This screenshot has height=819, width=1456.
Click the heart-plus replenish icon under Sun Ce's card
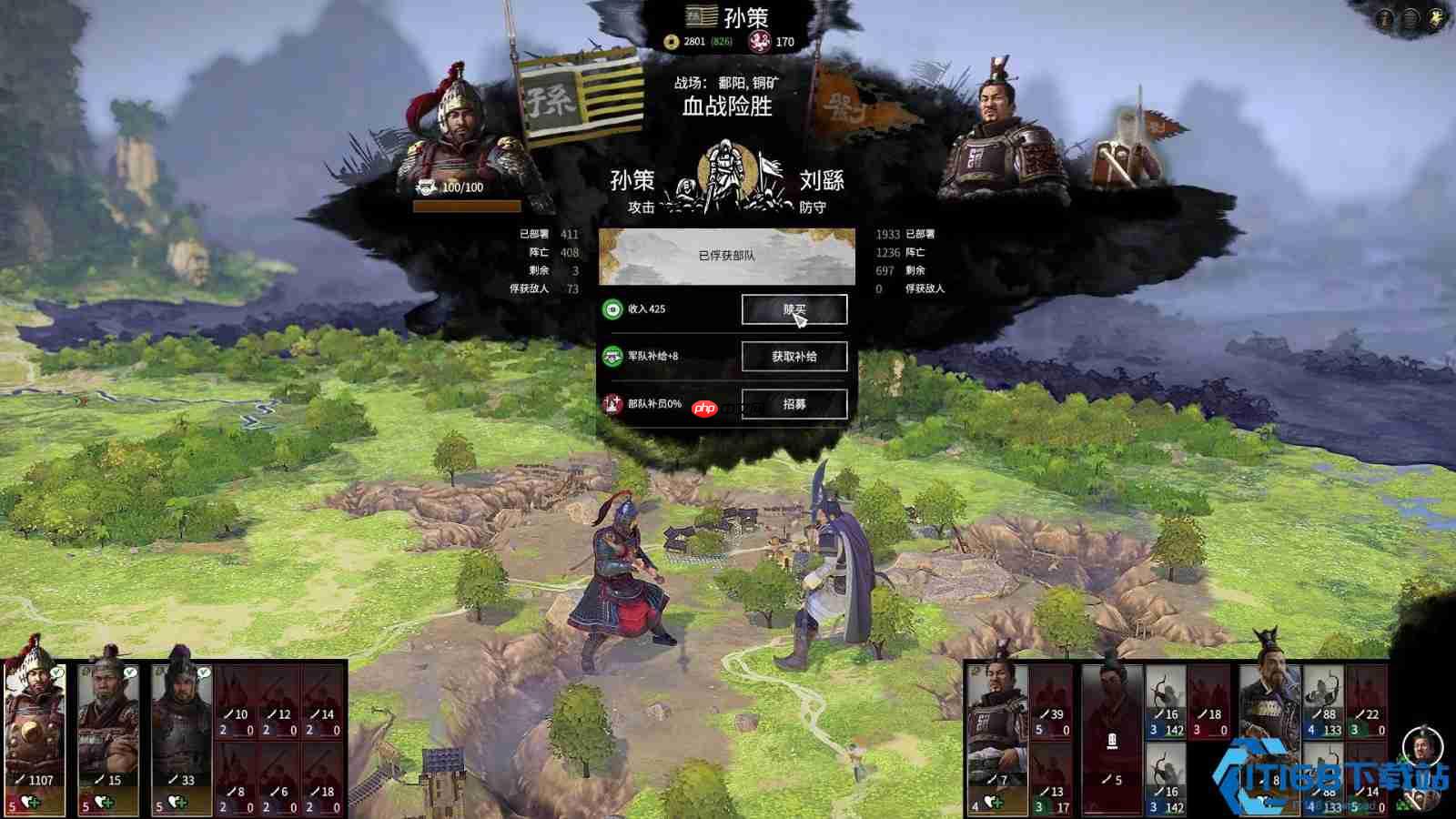click(31, 802)
